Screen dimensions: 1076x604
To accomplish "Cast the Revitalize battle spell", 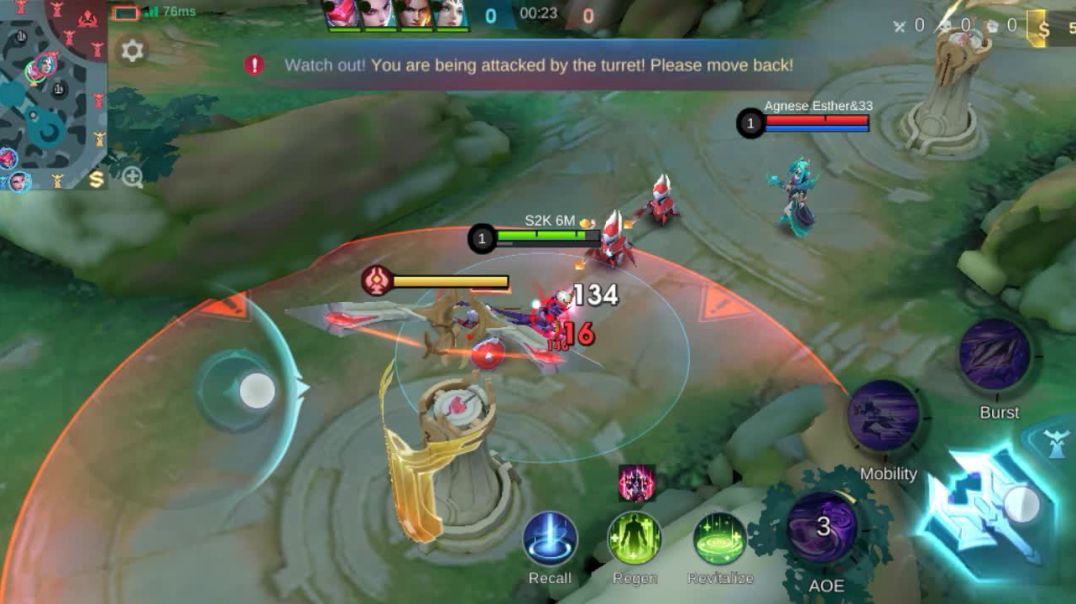I will click(x=719, y=539).
